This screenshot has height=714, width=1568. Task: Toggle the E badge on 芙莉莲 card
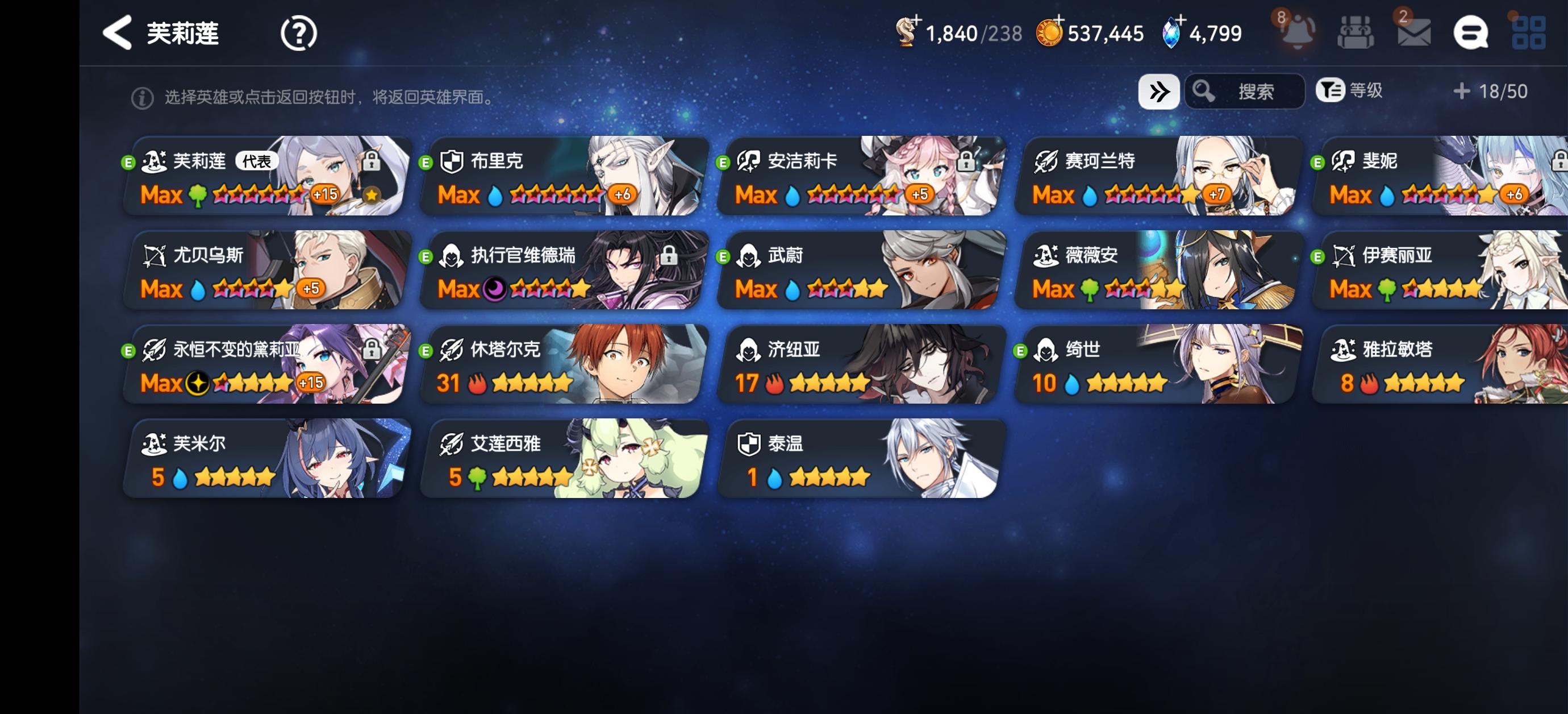127,162
